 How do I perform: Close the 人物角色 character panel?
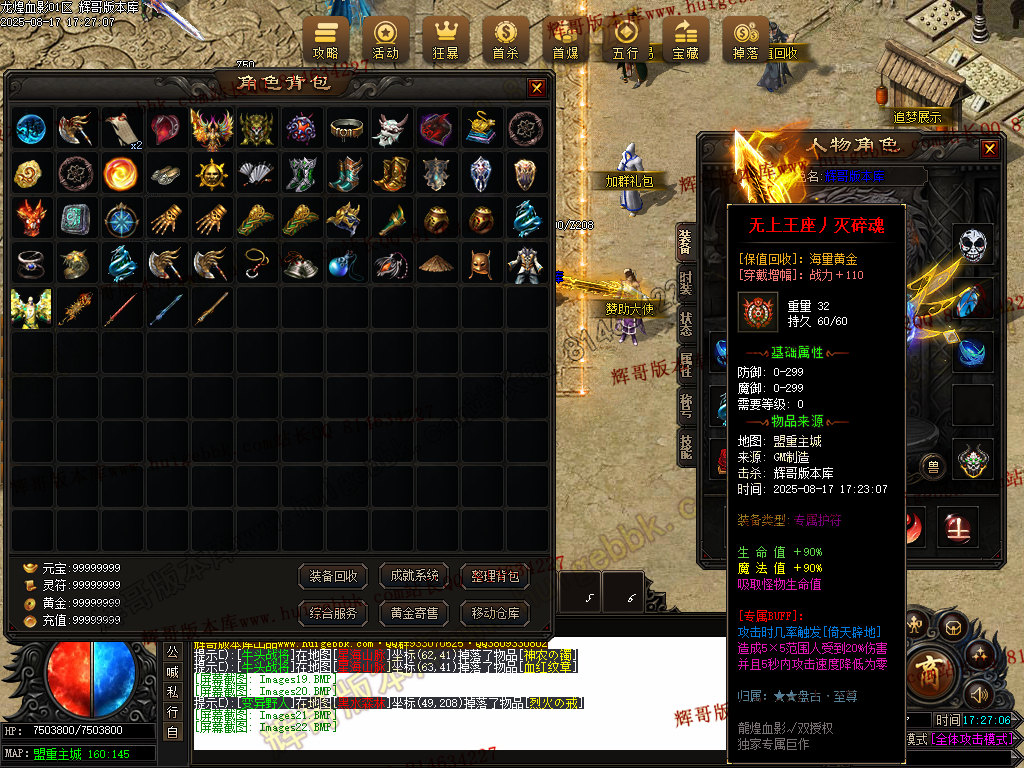(989, 149)
